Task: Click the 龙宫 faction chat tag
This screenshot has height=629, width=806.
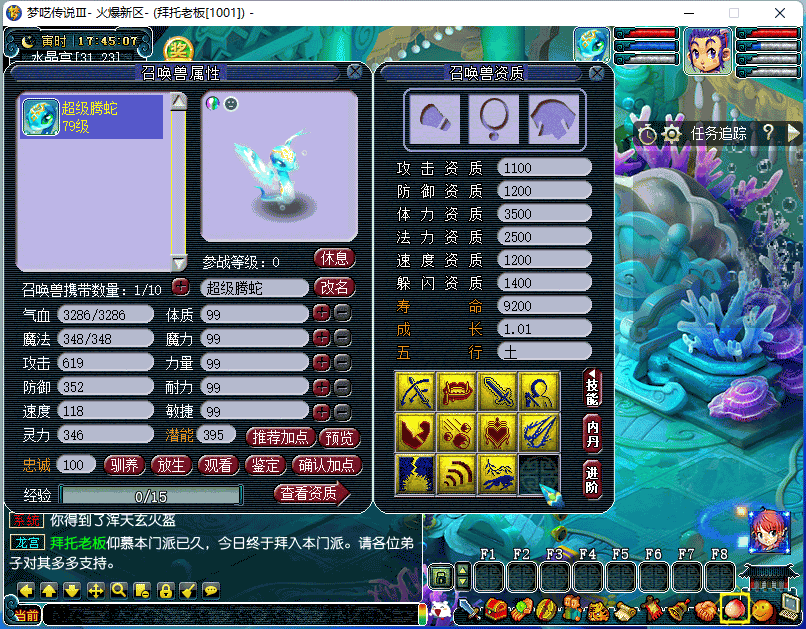Action: click(23, 542)
